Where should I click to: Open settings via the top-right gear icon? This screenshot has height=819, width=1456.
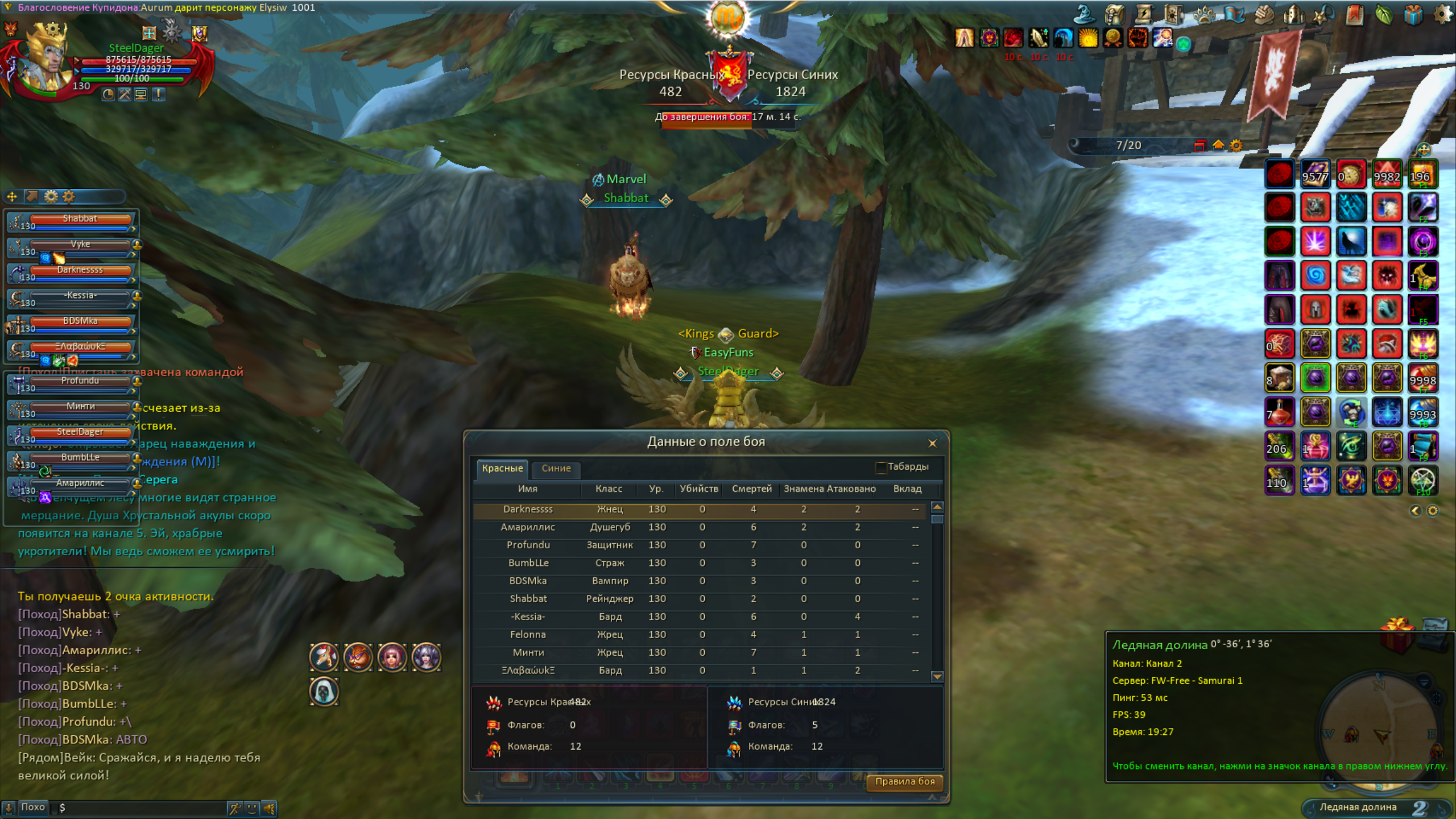(1442, 14)
